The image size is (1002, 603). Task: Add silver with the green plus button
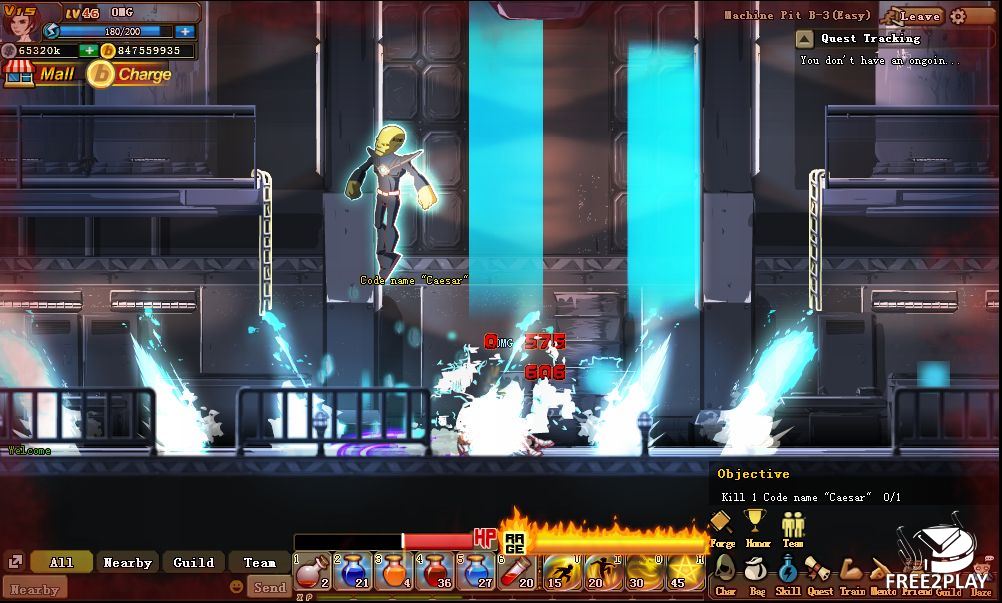coord(88,50)
